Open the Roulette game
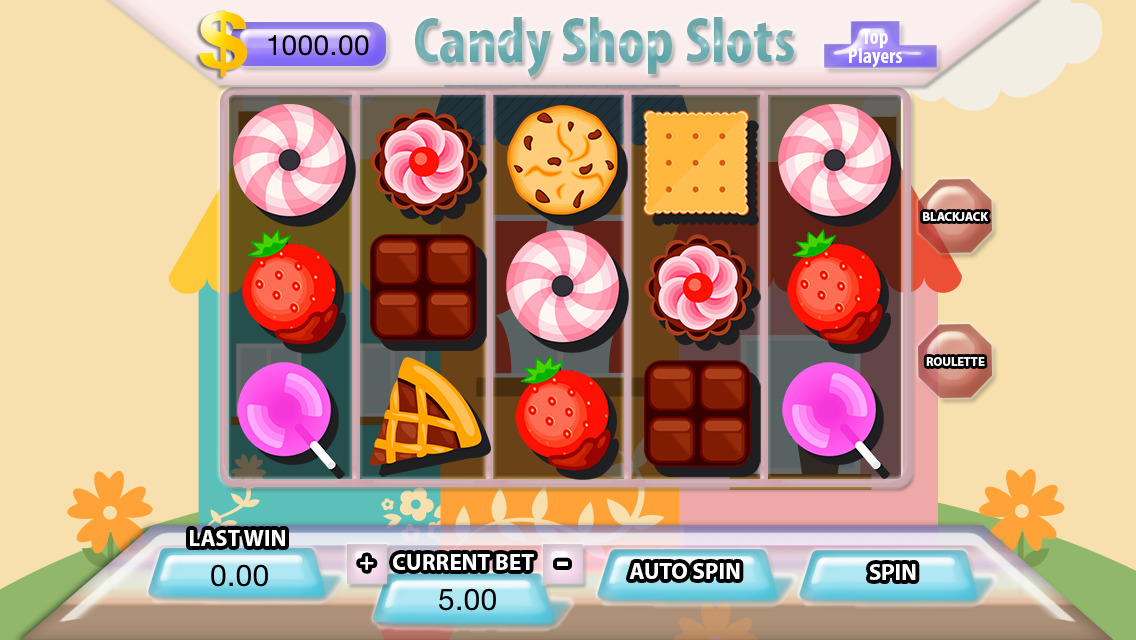This screenshot has height=640, width=1136. click(x=955, y=361)
